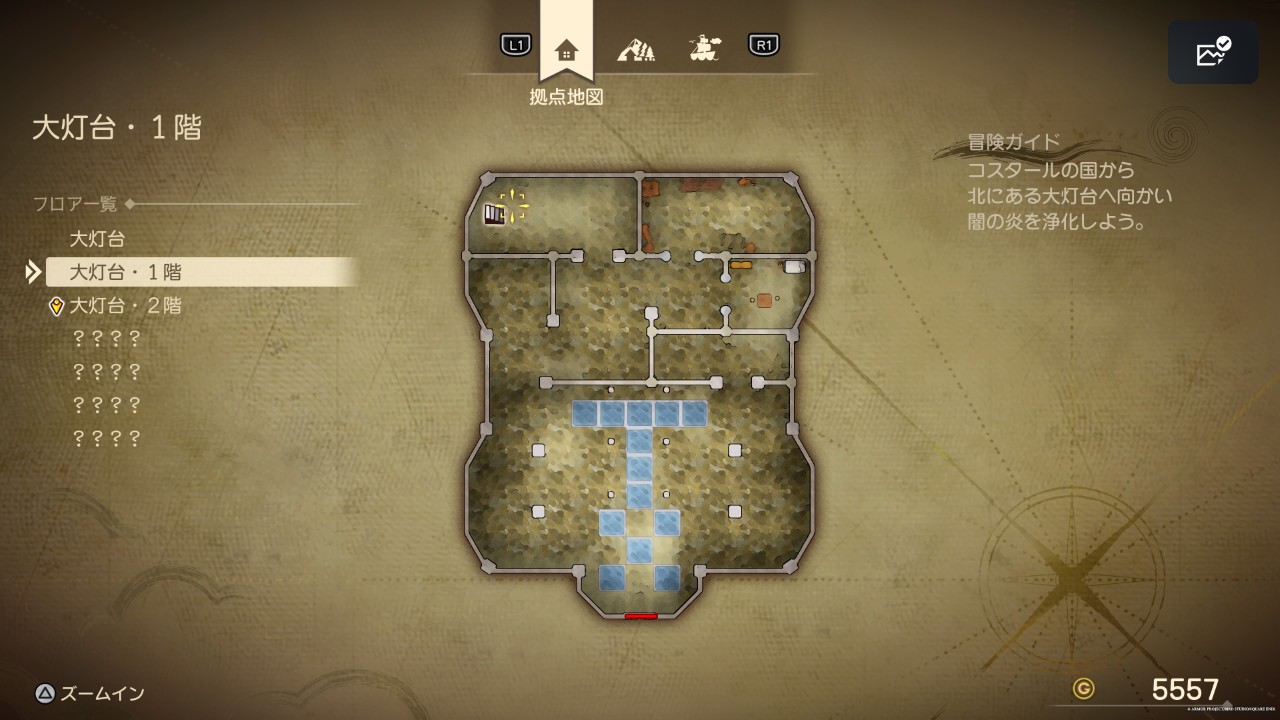The width and height of the screenshot is (1280, 720).
Task: Switch to the 大灯台・2階 floor
Action: point(125,306)
